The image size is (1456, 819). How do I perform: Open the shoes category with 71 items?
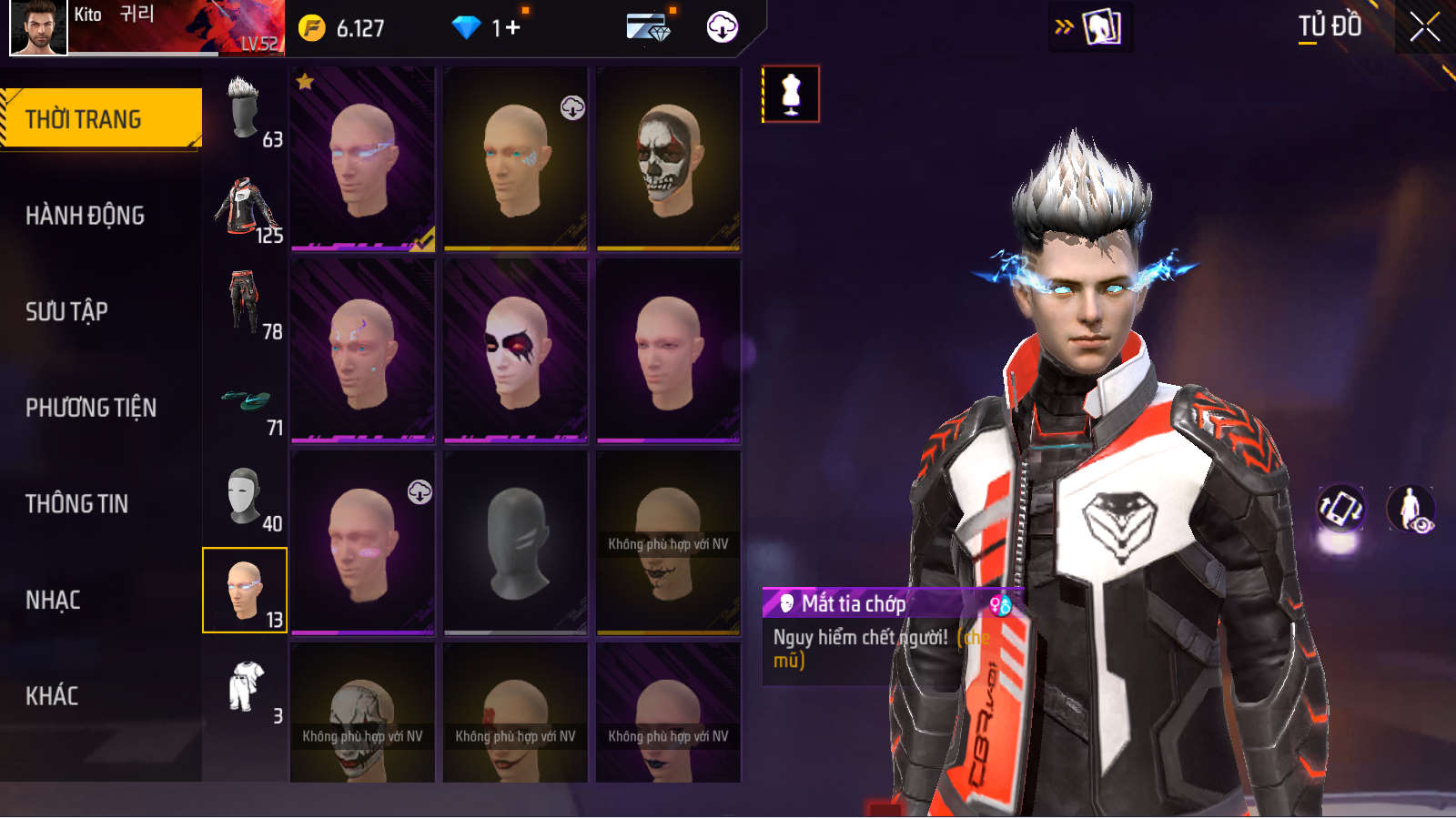pyautogui.click(x=244, y=400)
